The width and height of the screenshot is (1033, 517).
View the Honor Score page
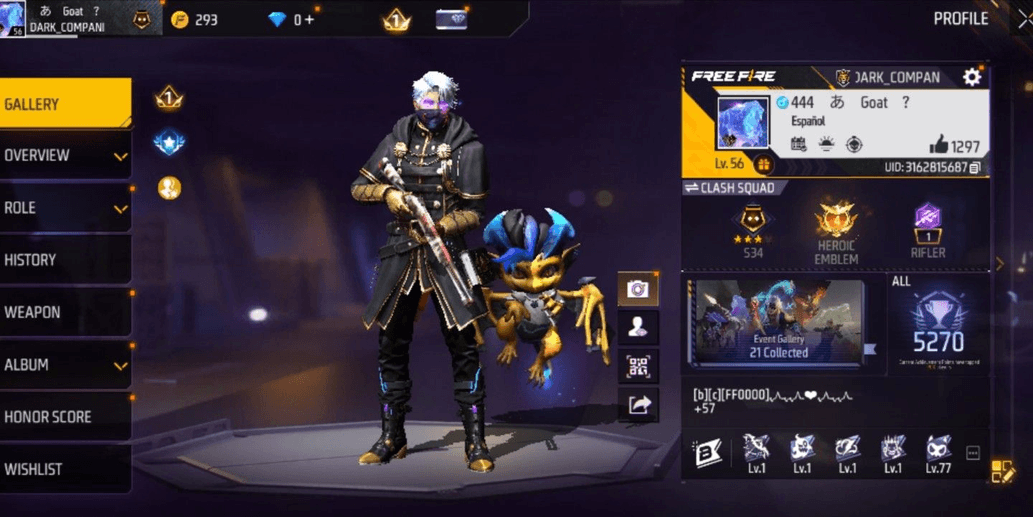[x=65, y=417]
